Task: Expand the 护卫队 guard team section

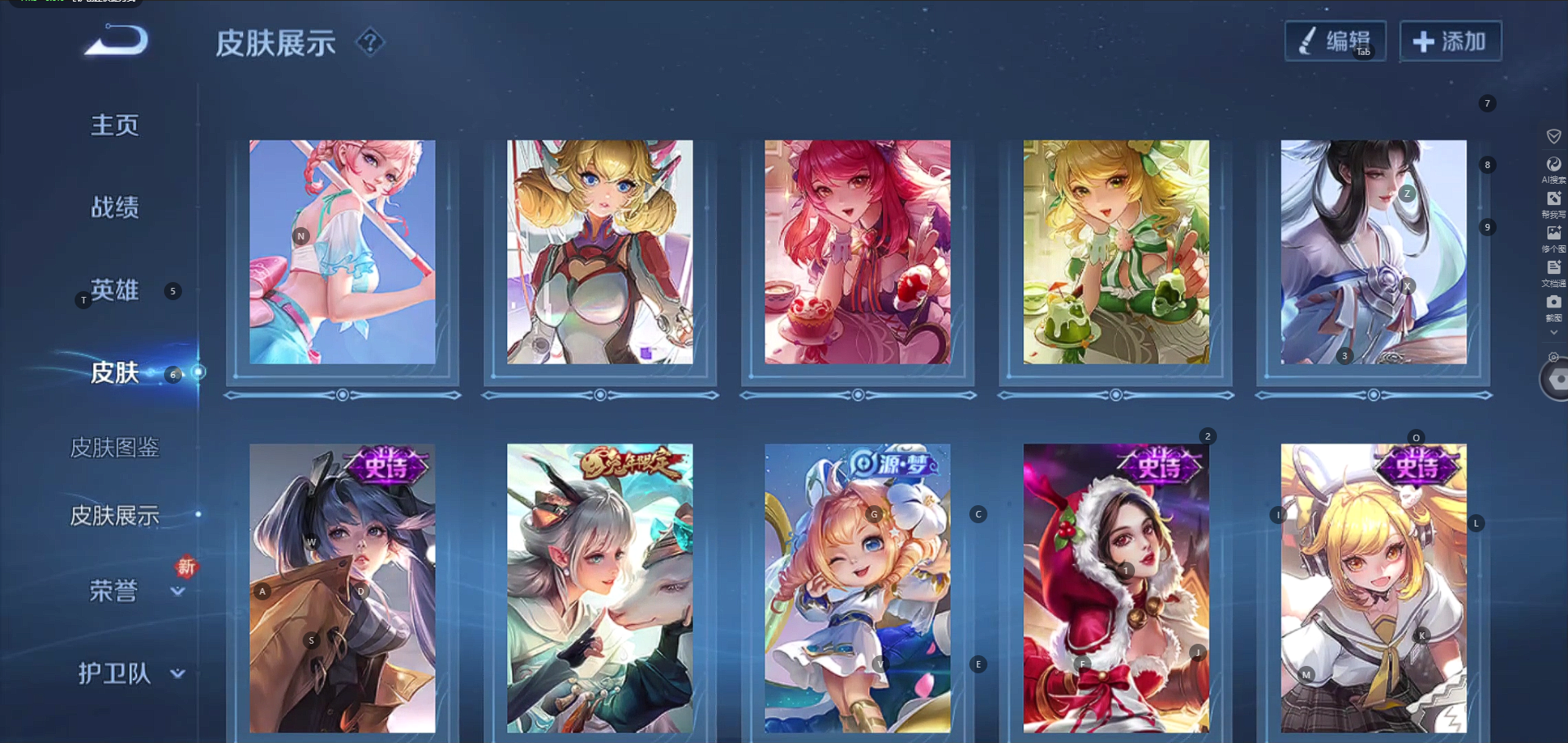Action: (115, 674)
